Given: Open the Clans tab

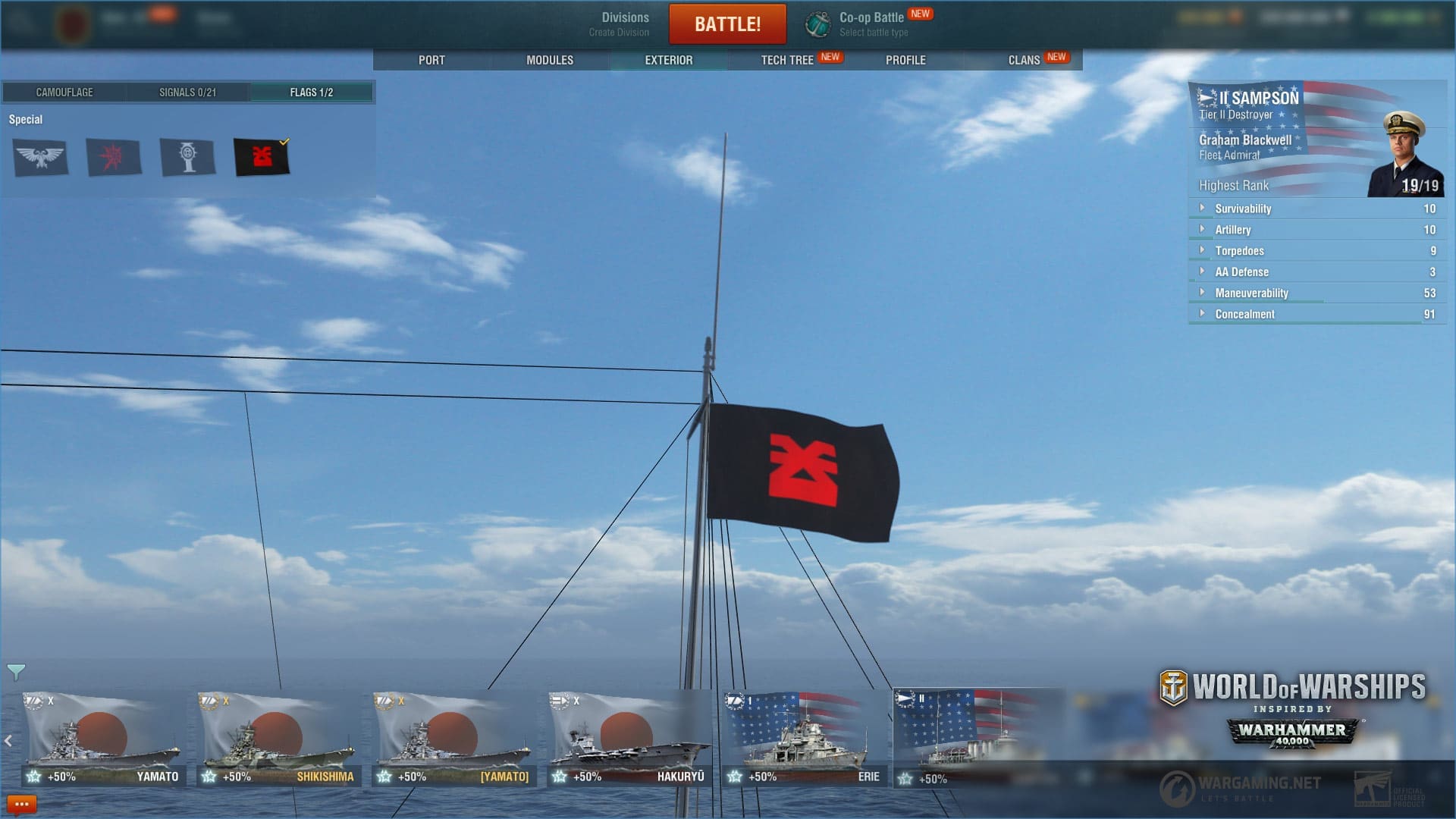Looking at the screenshot, I should (1024, 60).
